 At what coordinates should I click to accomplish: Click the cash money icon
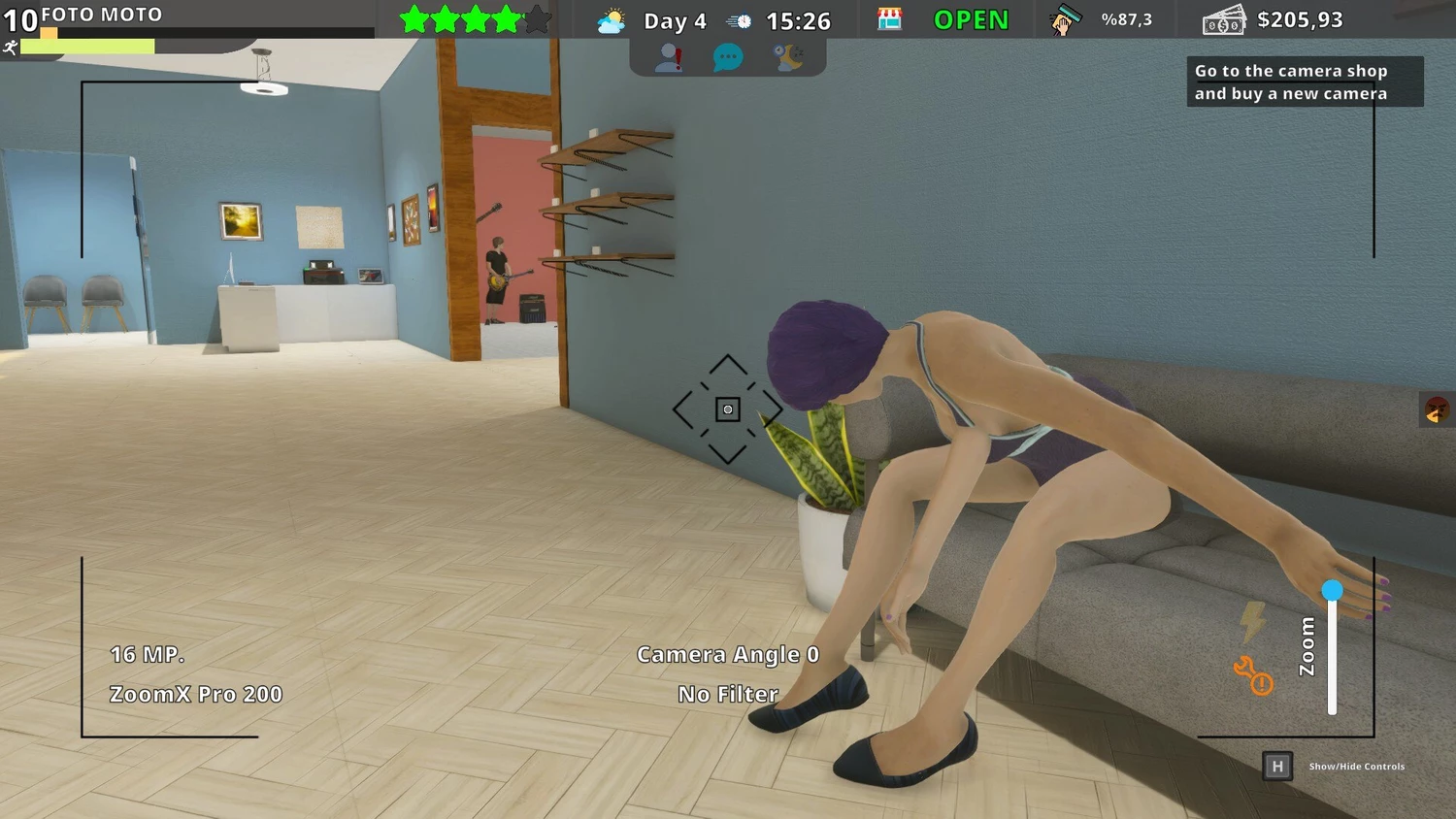click(1223, 20)
